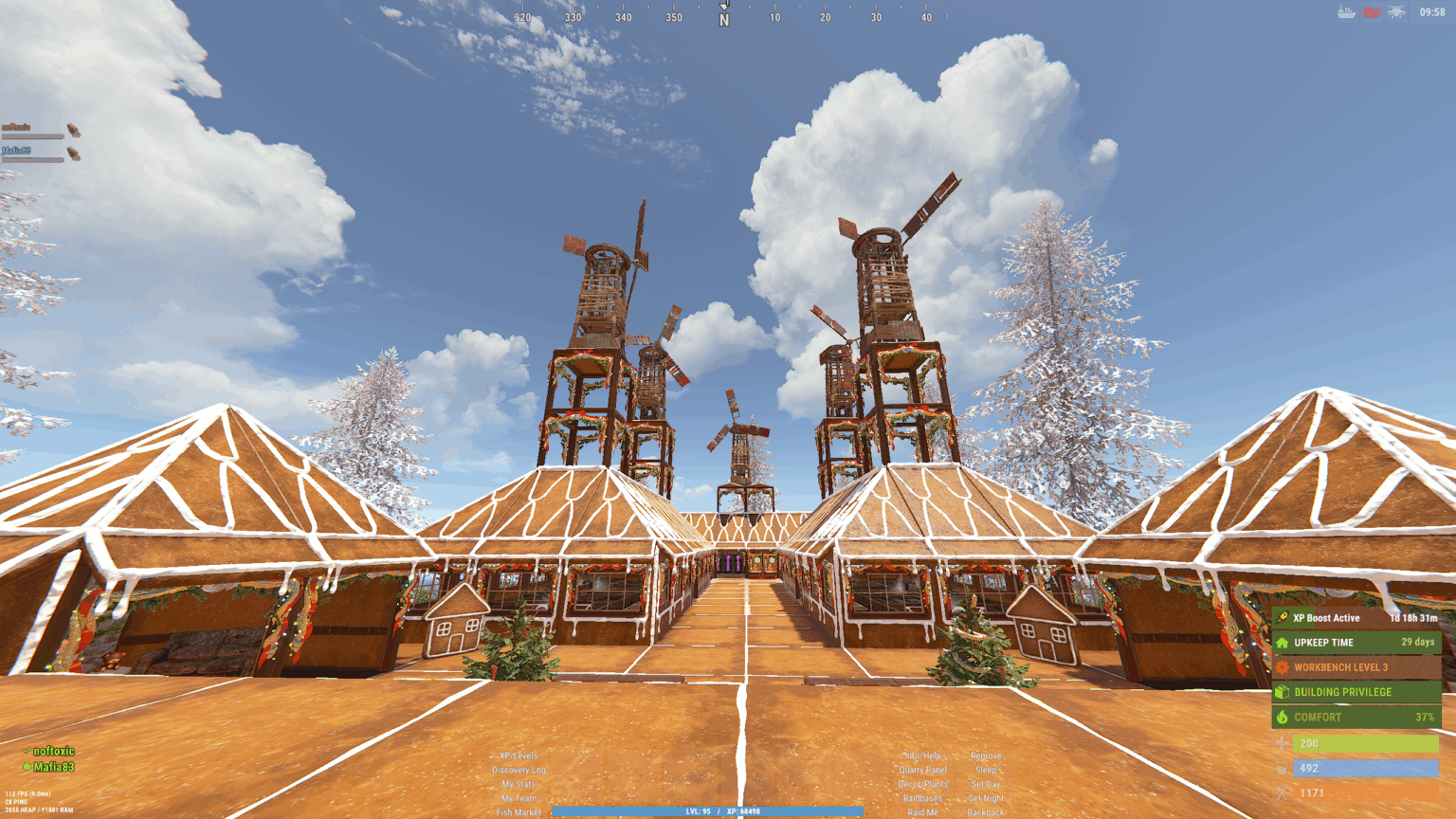Click the attack helicopter icon near the clock

tap(1396, 10)
